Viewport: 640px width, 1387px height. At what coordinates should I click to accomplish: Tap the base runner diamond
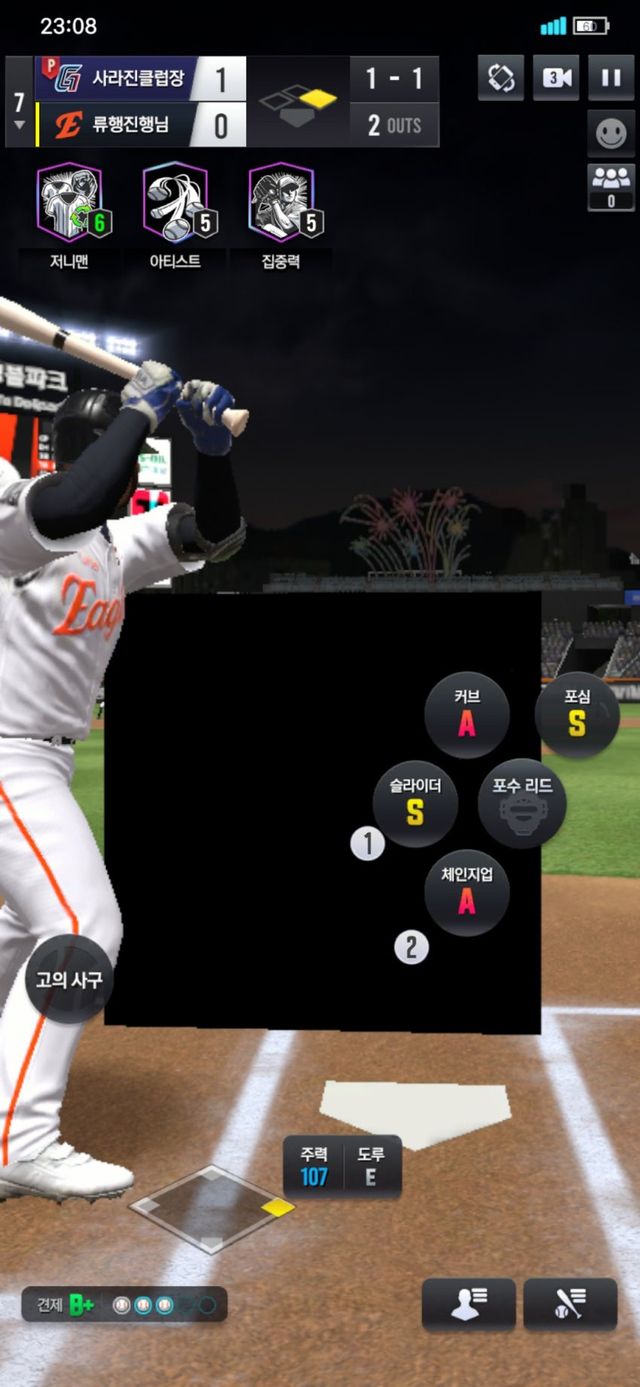click(x=212, y=1209)
